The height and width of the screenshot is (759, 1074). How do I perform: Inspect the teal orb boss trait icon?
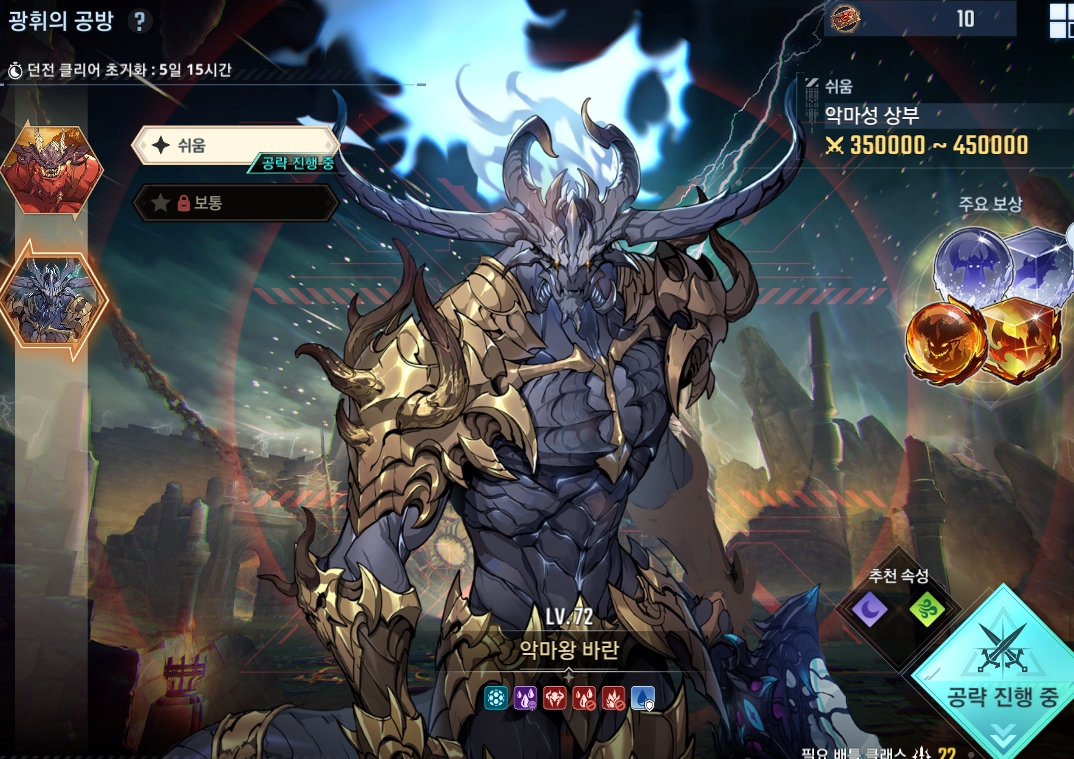pos(496,698)
